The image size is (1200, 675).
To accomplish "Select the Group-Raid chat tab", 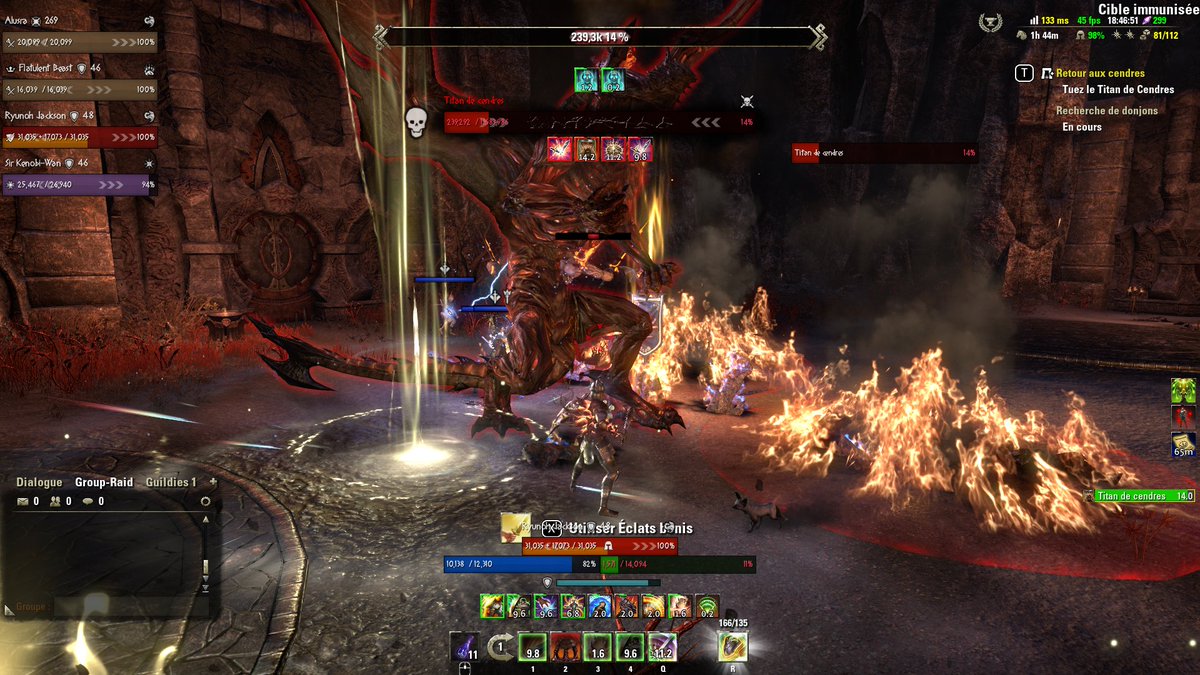I will coord(104,482).
